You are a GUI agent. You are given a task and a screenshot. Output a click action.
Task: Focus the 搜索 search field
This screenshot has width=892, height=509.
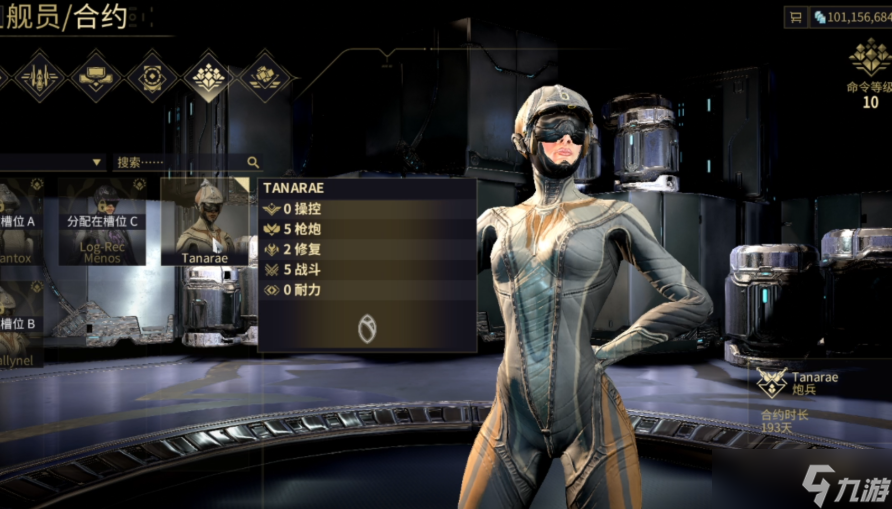[x=180, y=162]
